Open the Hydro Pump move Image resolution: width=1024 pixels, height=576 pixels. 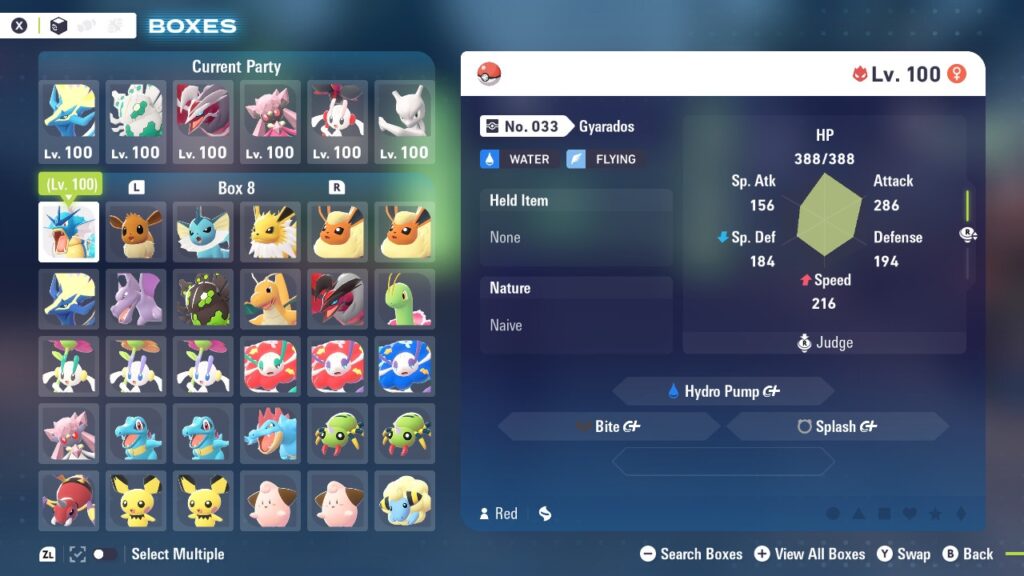pyautogui.click(x=722, y=391)
